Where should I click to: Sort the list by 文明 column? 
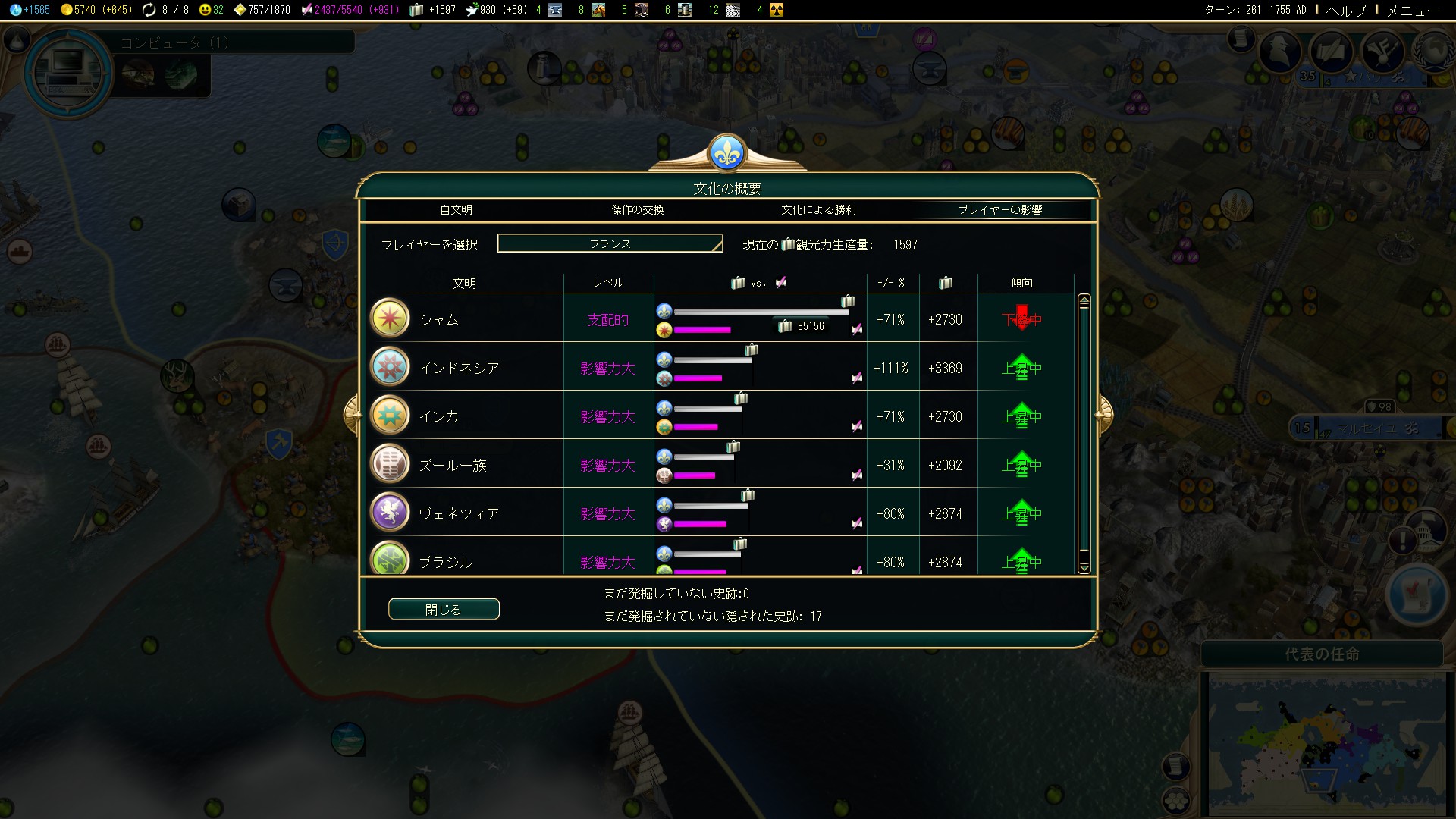pyautogui.click(x=464, y=283)
